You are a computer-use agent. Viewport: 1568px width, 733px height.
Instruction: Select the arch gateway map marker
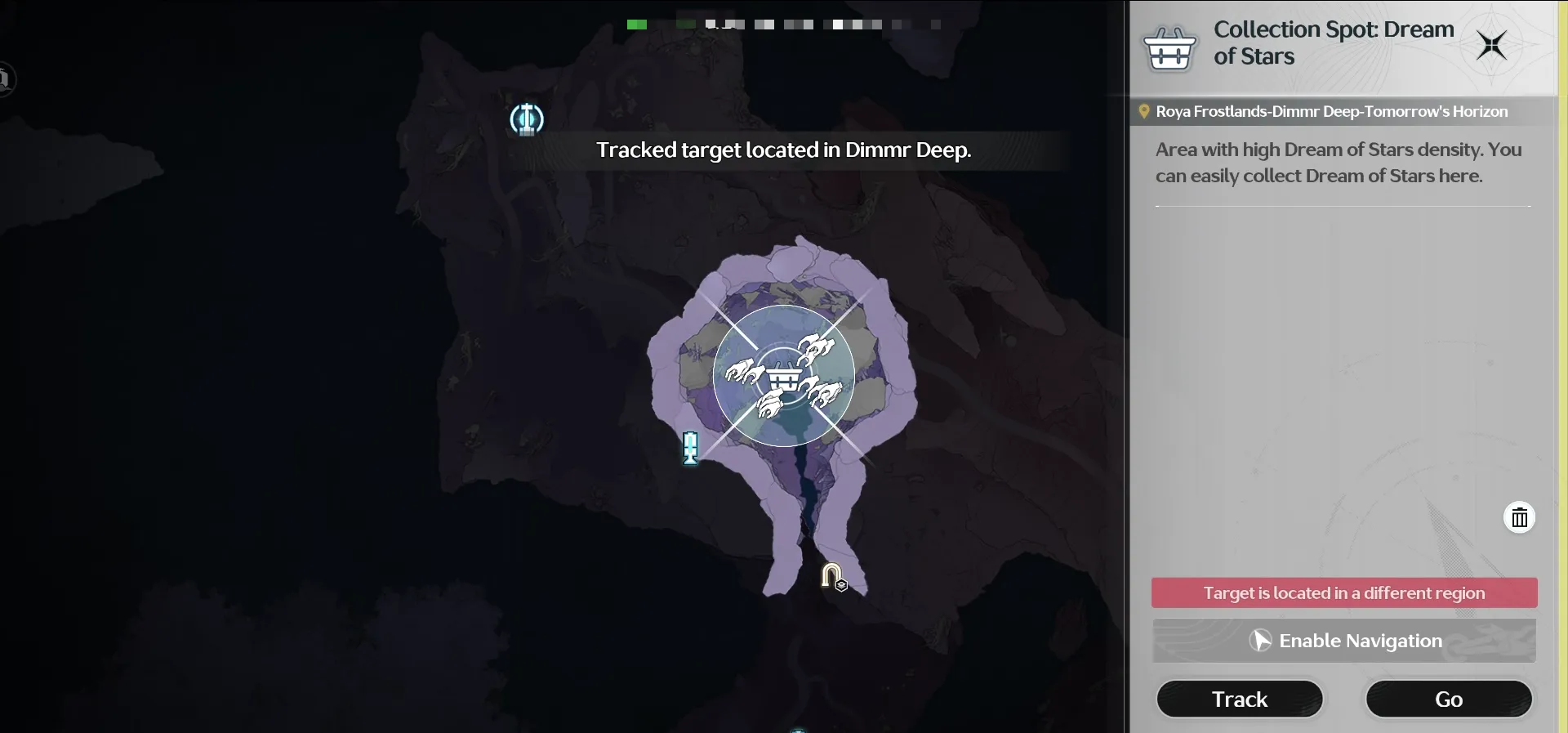pos(832,576)
